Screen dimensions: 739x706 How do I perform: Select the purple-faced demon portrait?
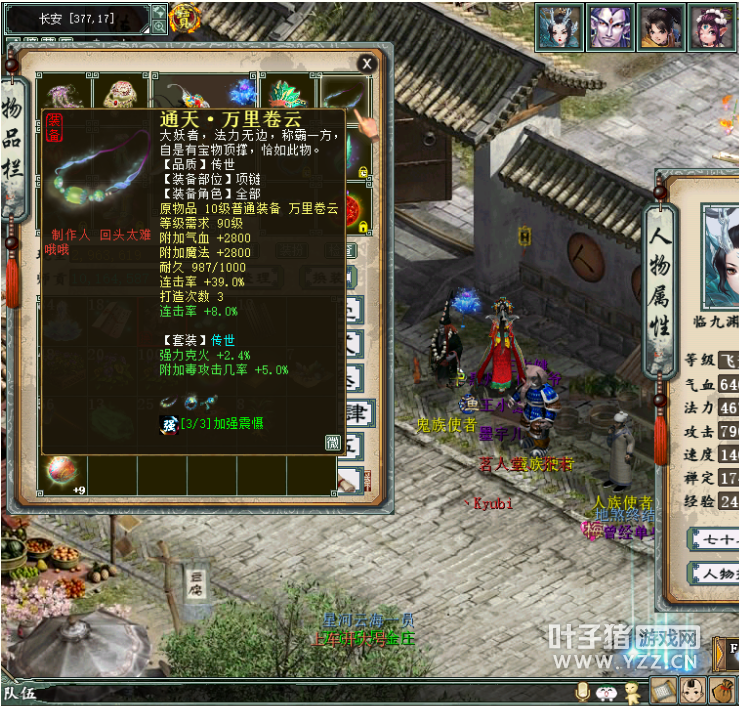[609, 27]
